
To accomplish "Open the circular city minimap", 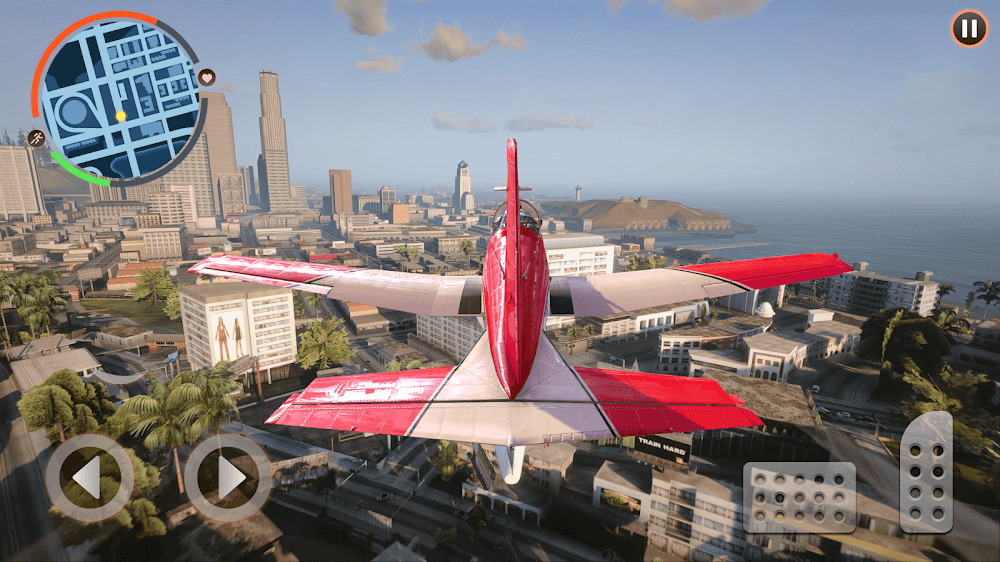I will [120, 98].
